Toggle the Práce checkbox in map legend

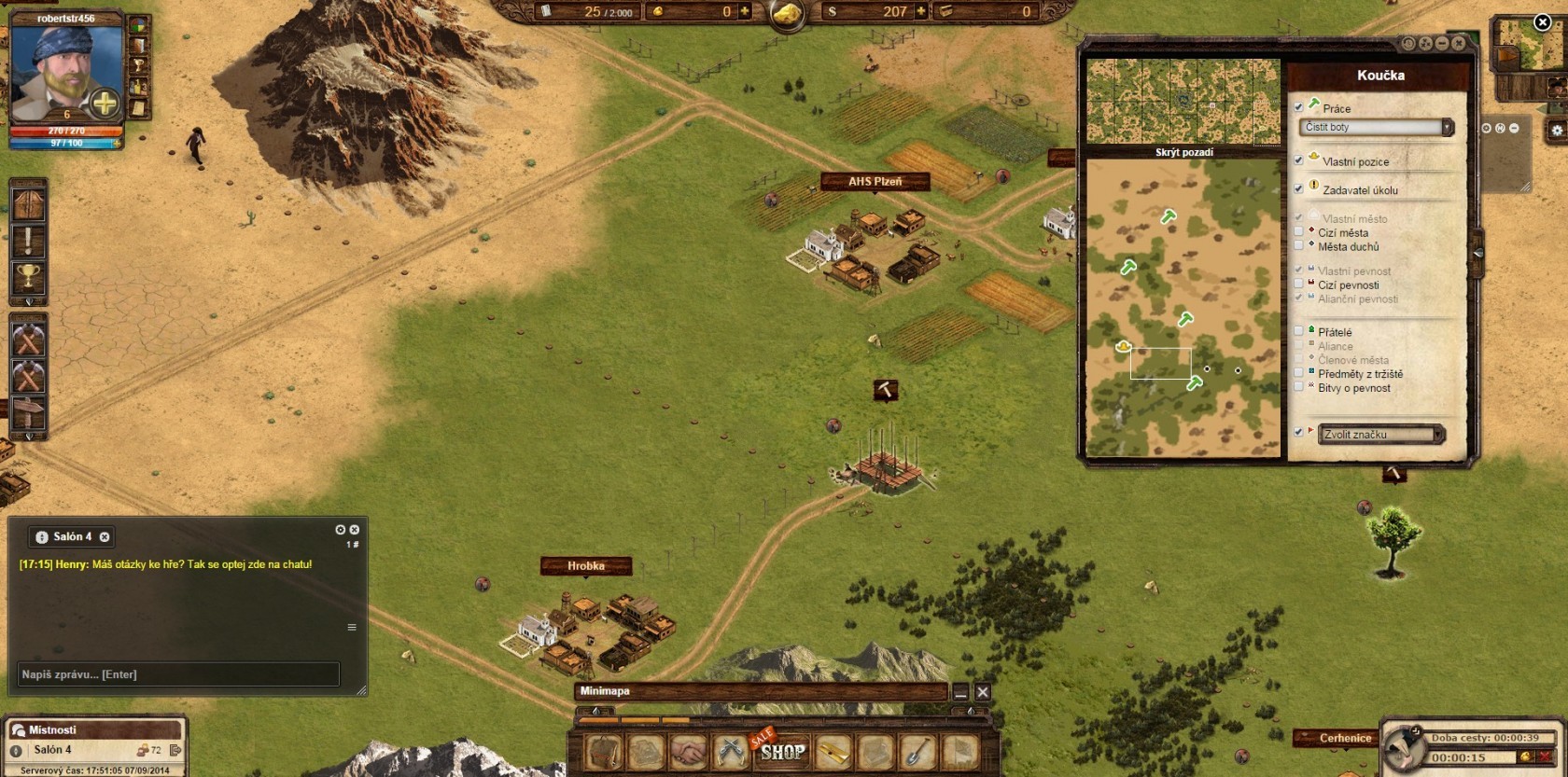[x=1298, y=107]
